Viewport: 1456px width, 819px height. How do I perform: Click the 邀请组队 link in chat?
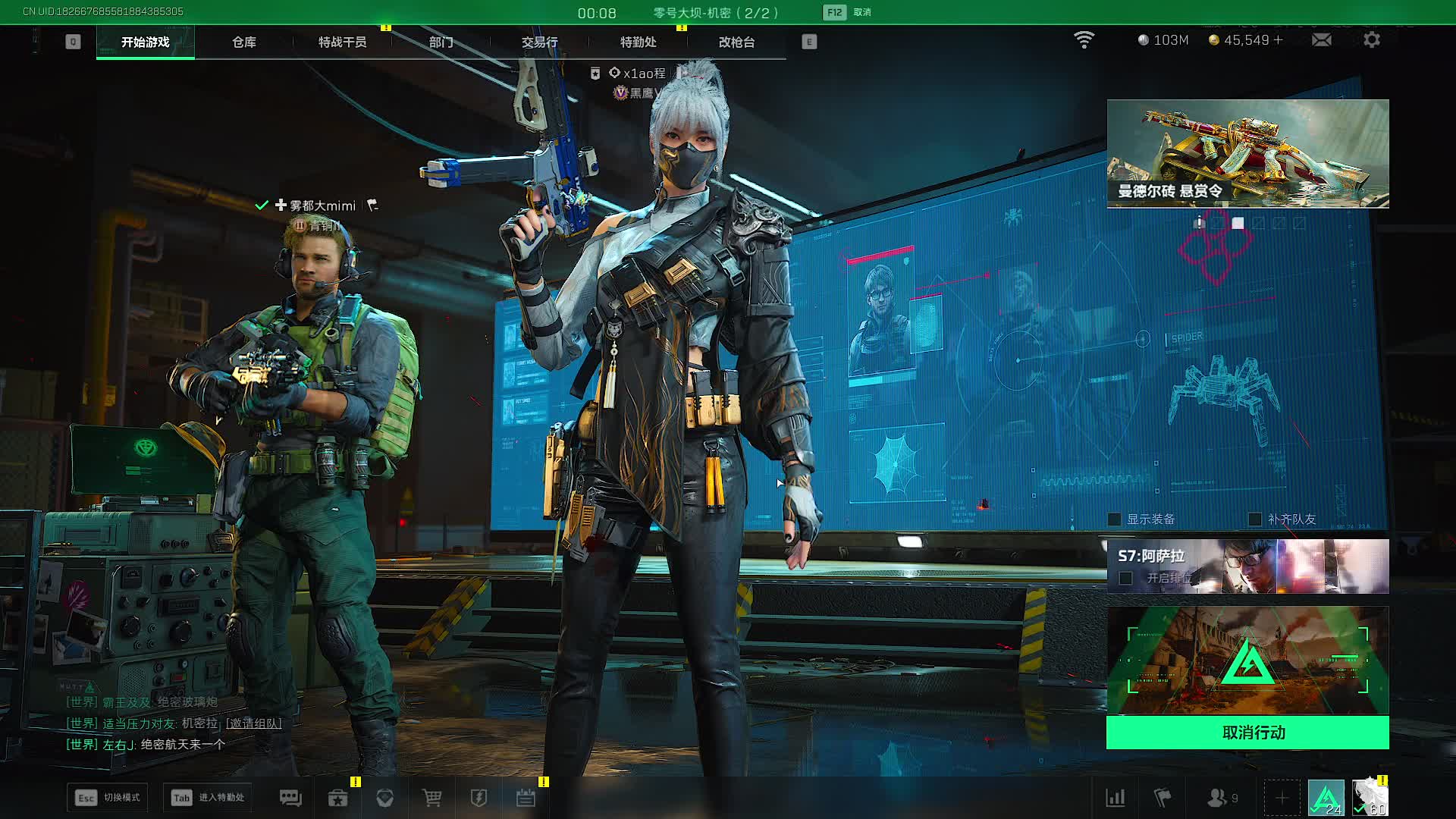(254, 723)
